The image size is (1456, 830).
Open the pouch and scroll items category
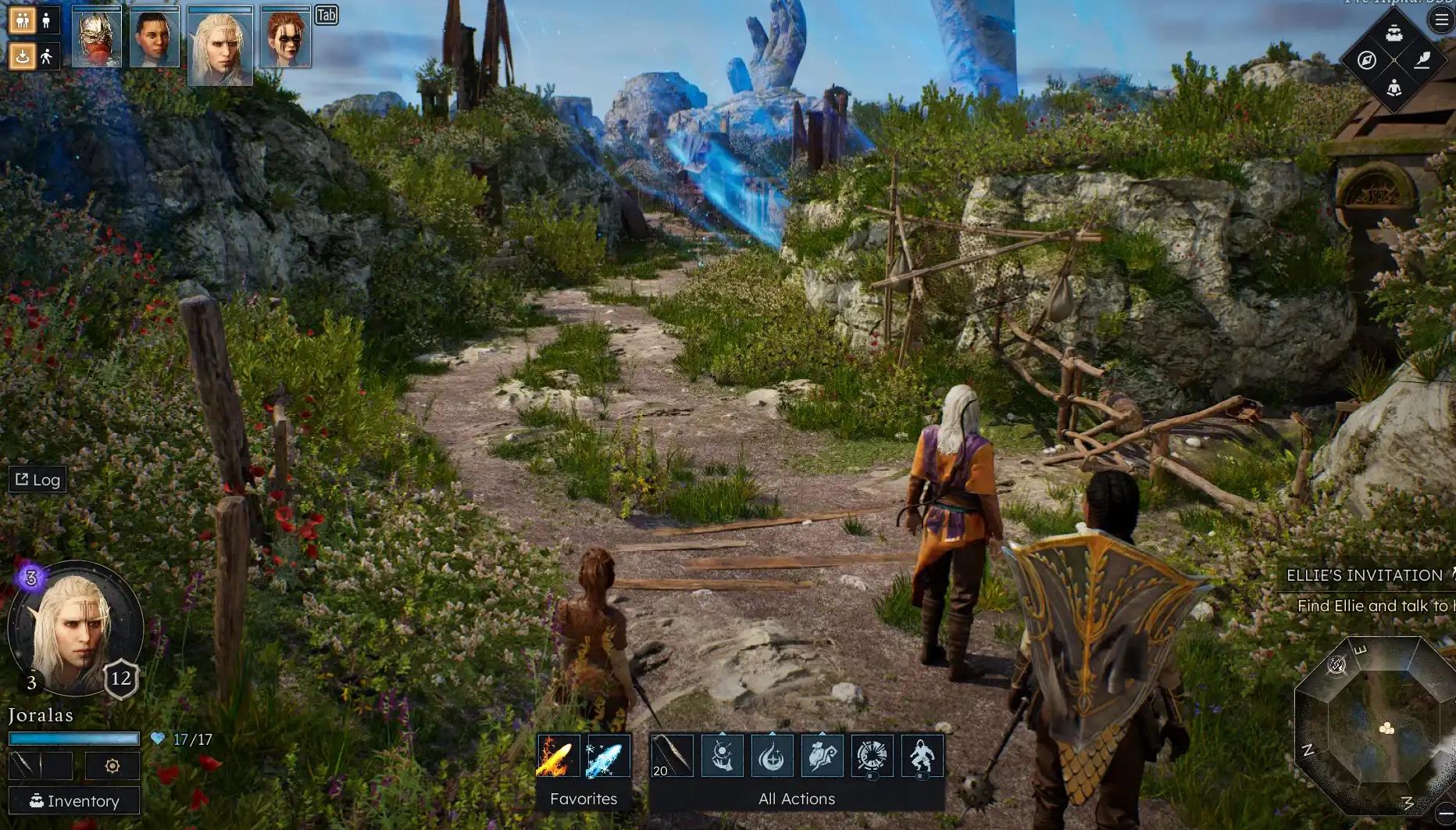[822, 756]
